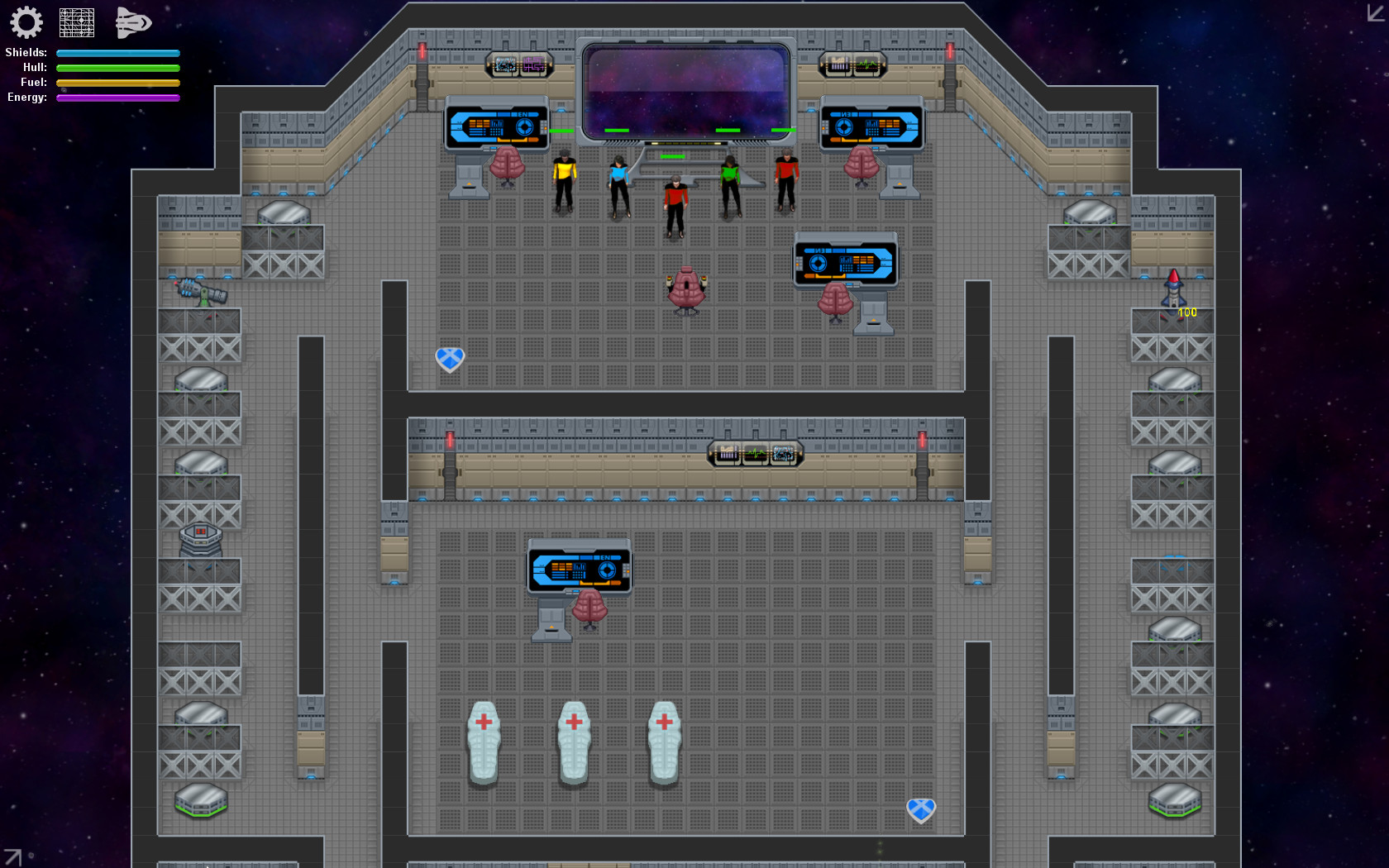
Task: Select the tactical console right of the viewscreen
Action: (x=871, y=124)
